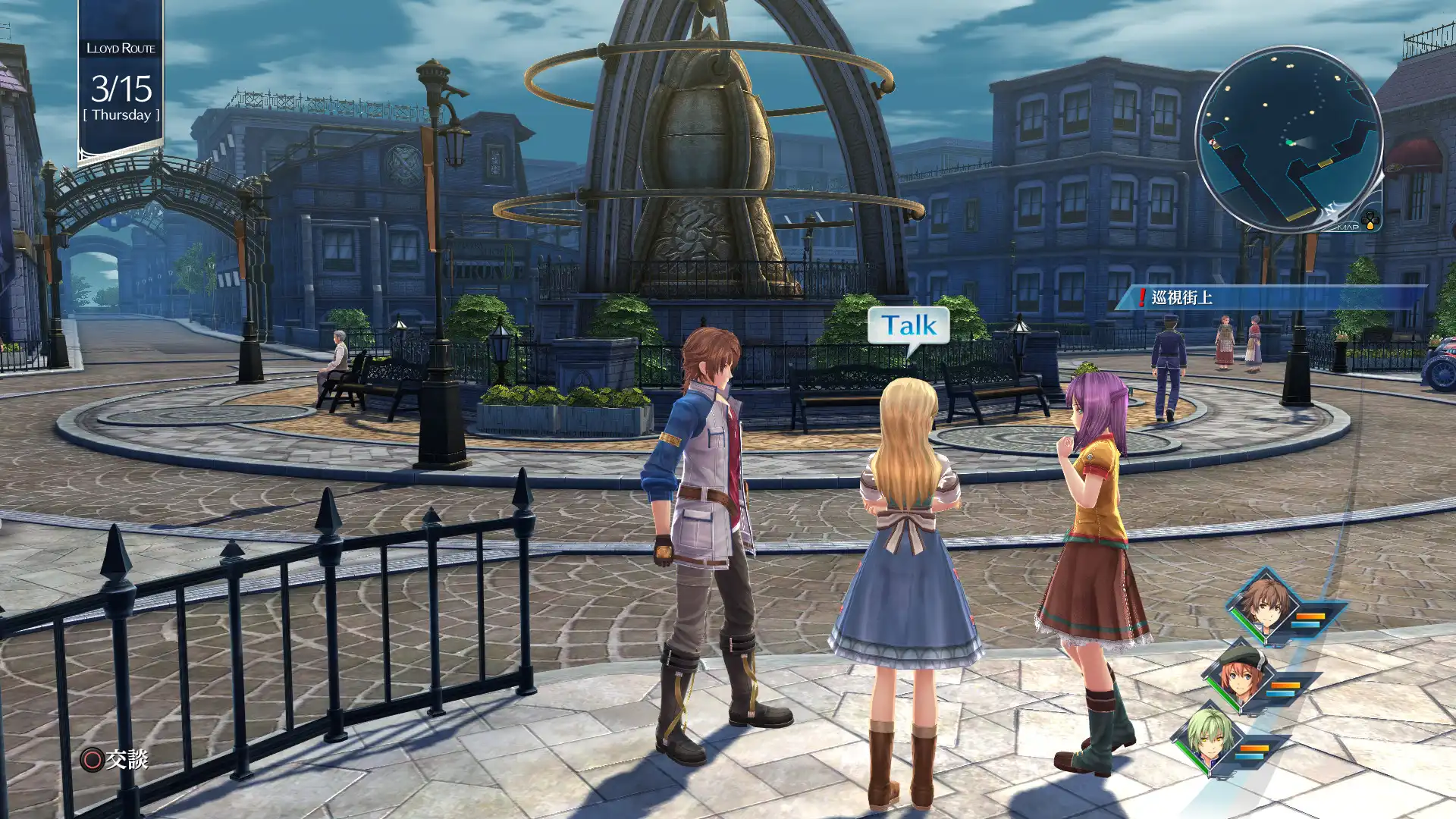
Task: Click the green player arrow on the minimap
Action: coord(1291,142)
